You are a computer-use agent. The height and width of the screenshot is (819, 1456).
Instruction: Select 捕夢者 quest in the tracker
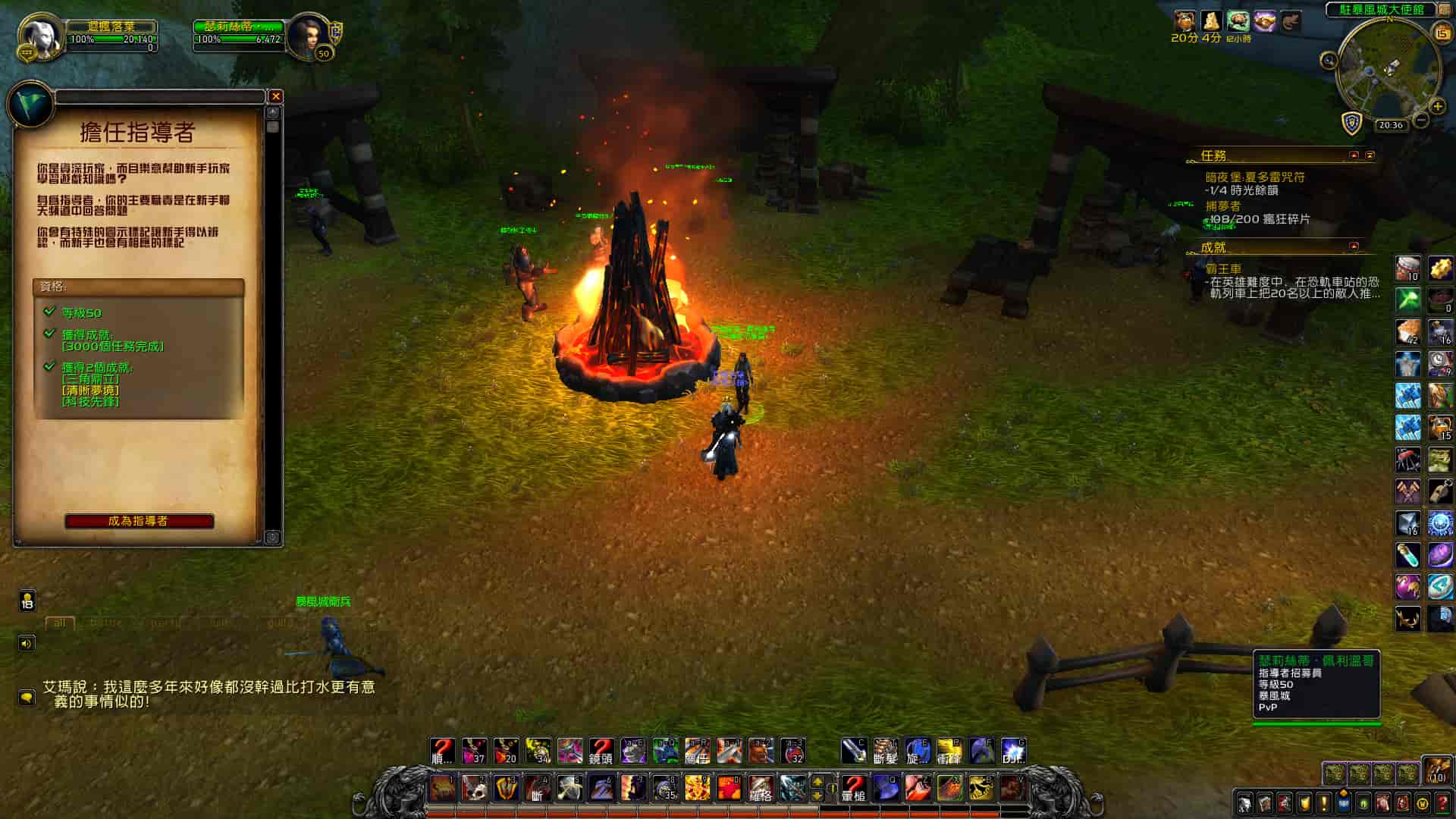(x=1223, y=206)
